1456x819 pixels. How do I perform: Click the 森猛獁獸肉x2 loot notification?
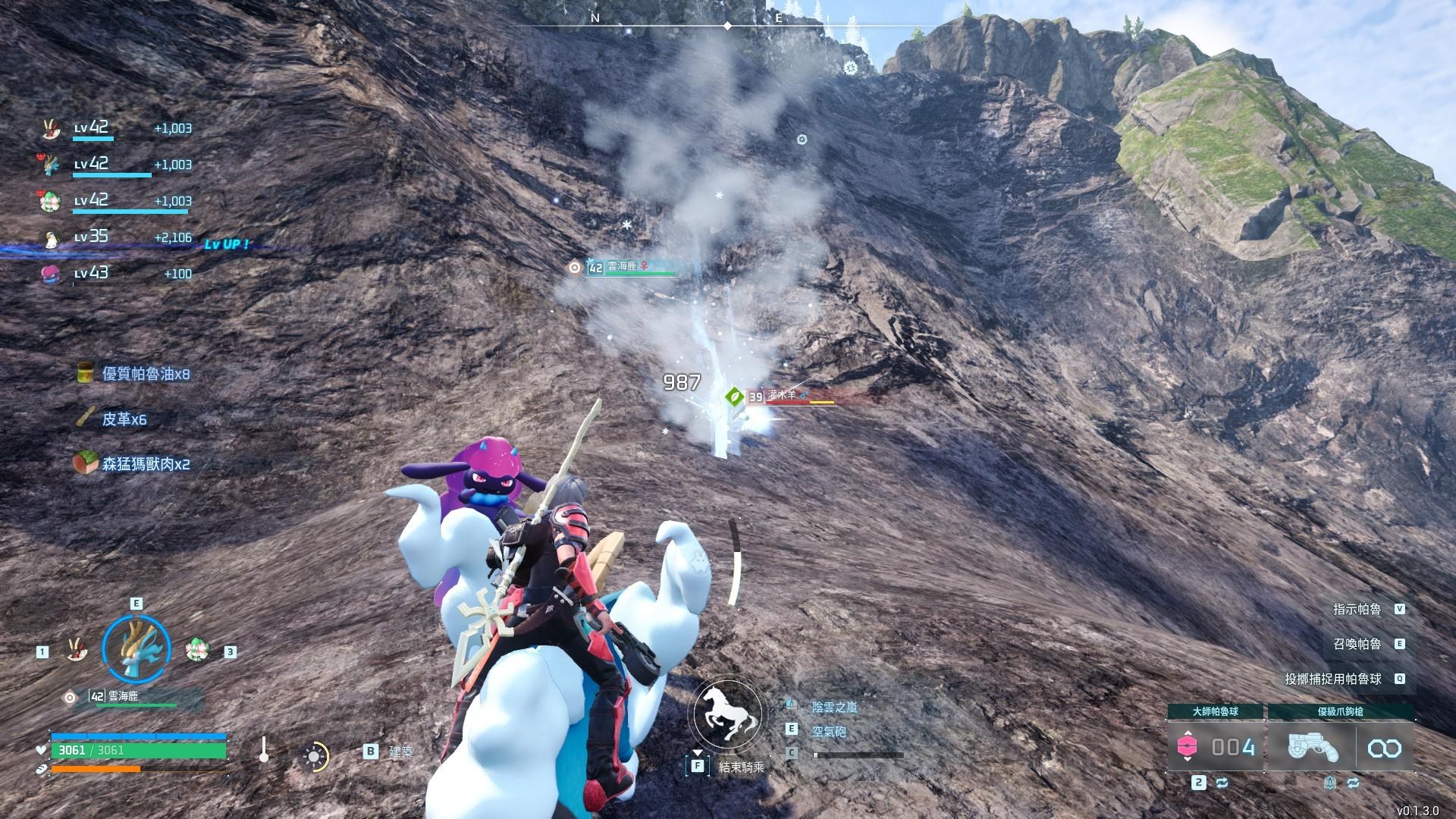(x=133, y=463)
